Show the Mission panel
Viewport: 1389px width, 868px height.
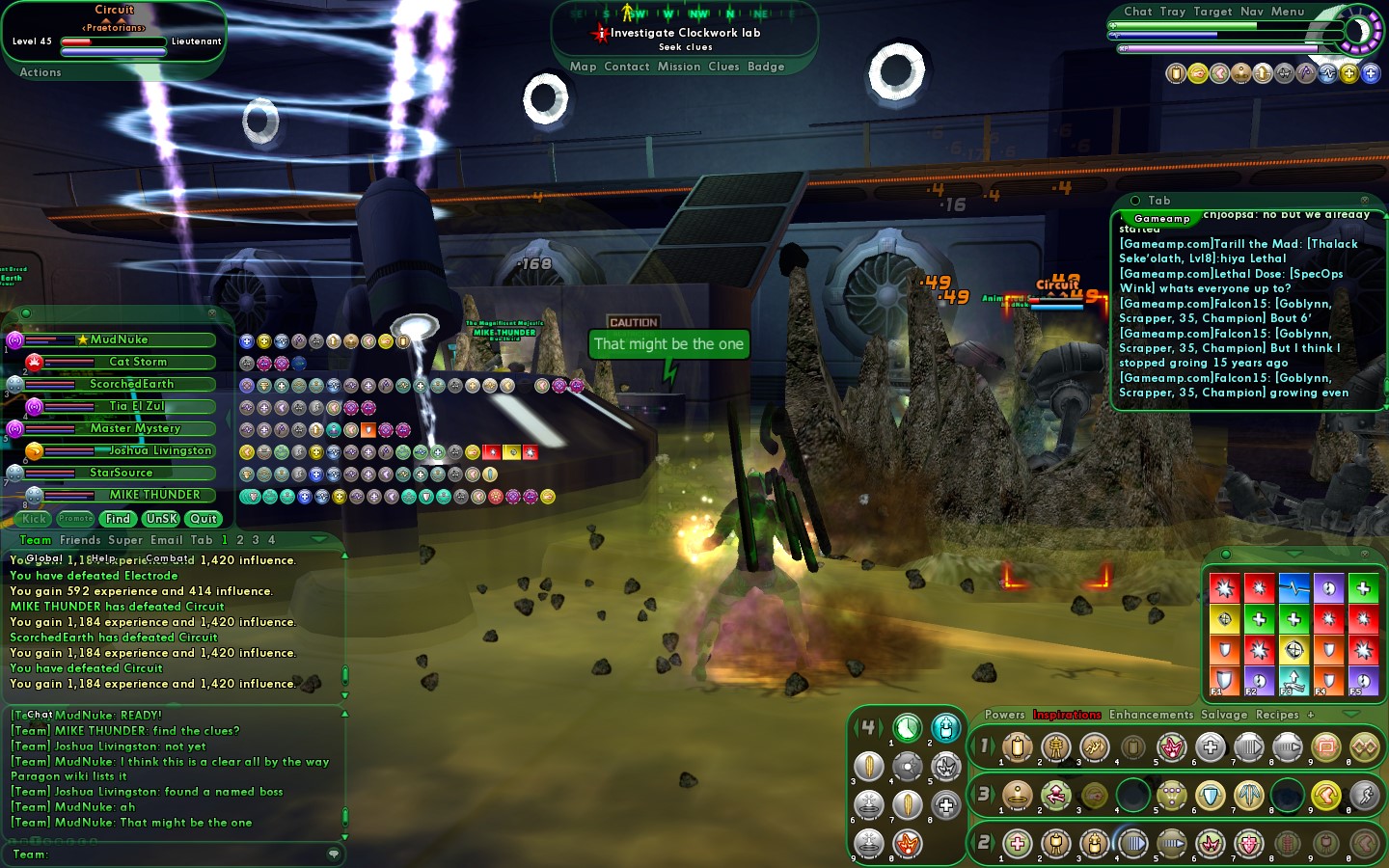click(679, 67)
